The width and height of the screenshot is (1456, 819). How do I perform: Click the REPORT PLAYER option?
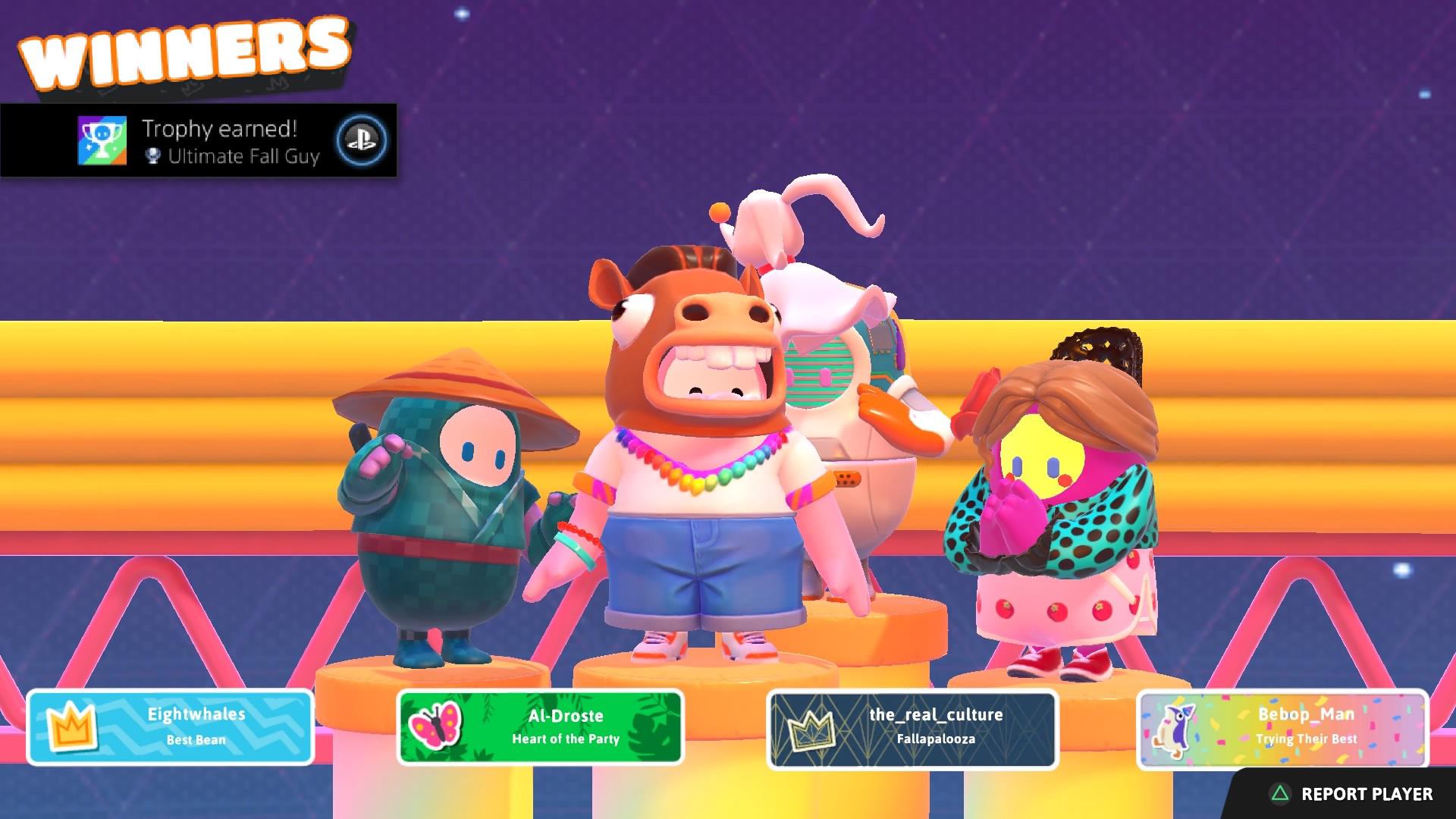pyautogui.click(x=1365, y=794)
